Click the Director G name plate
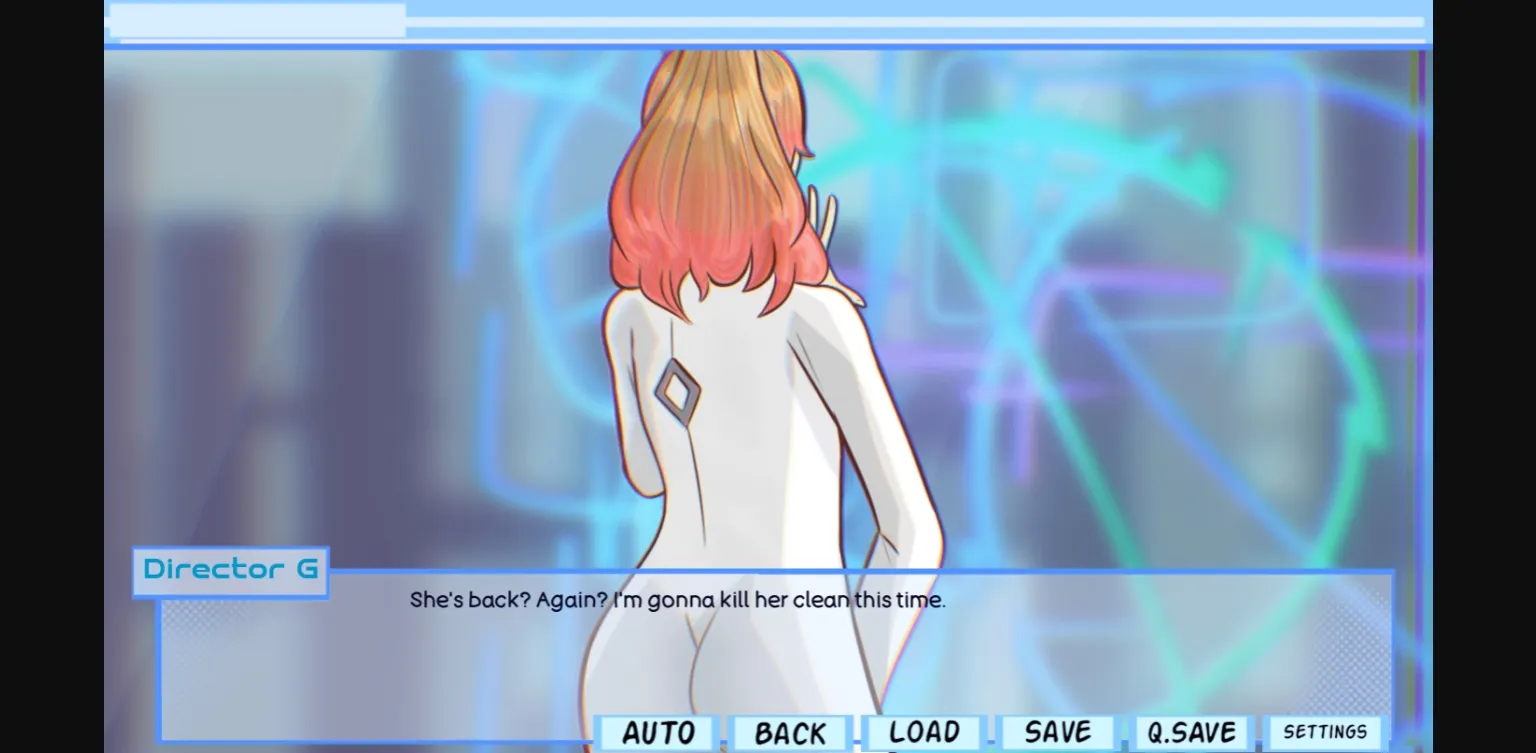This screenshot has height=753, width=1536. pos(230,570)
